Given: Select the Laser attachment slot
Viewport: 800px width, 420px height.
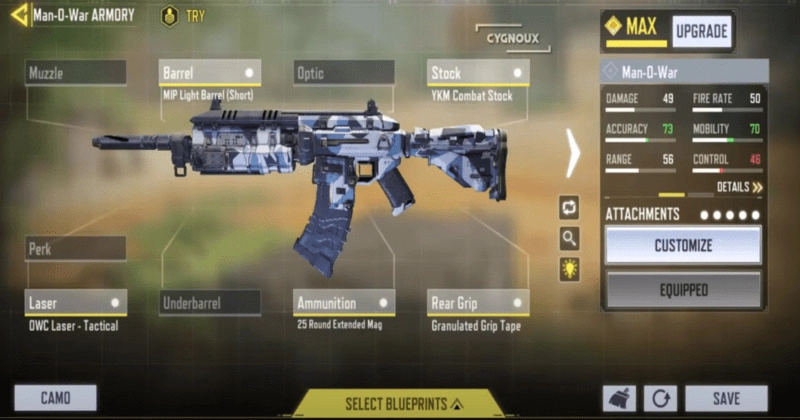Looking at the screenshot, I should pyautogui.click(x=76, y=302).
